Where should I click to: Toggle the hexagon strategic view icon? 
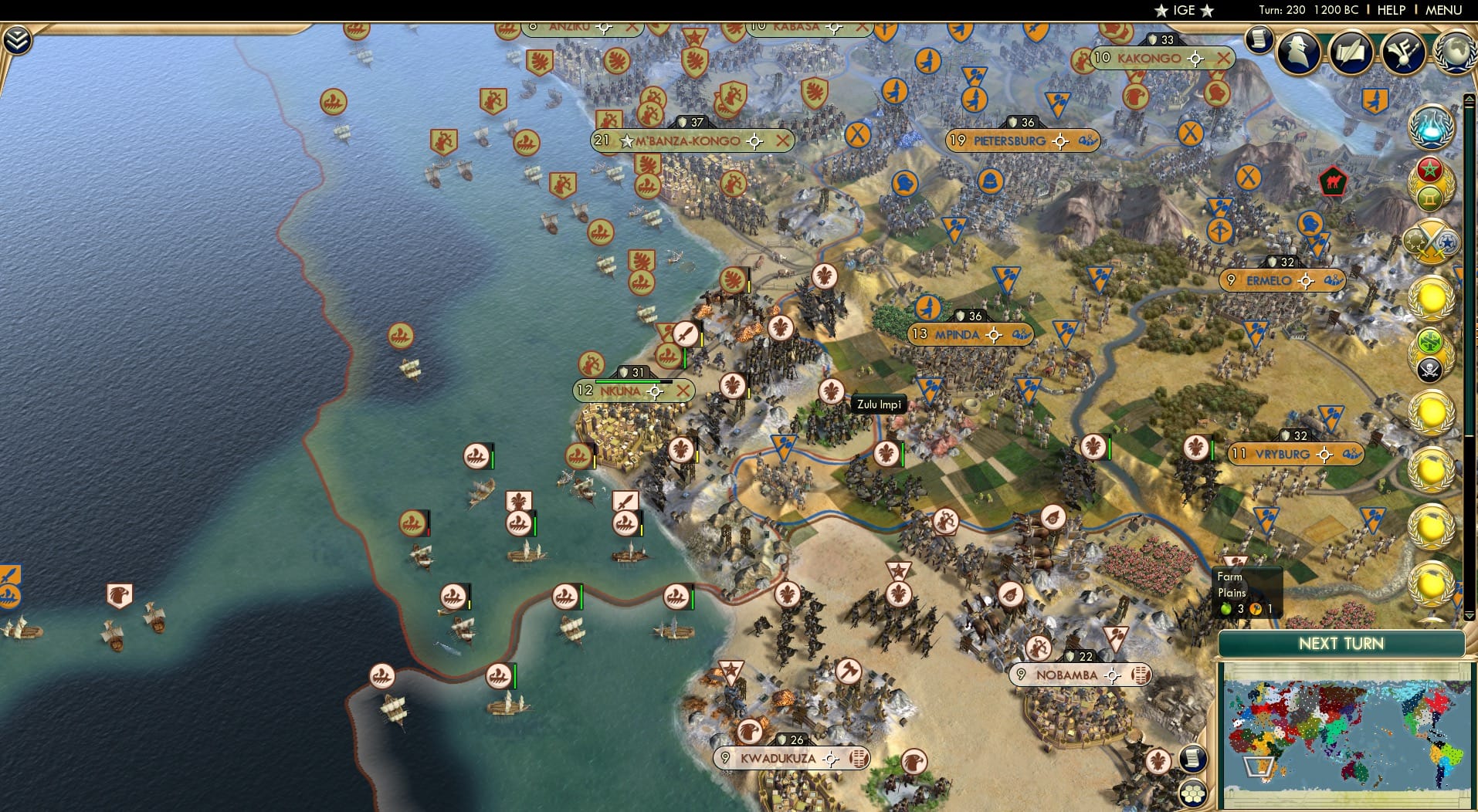point(1194,793)
